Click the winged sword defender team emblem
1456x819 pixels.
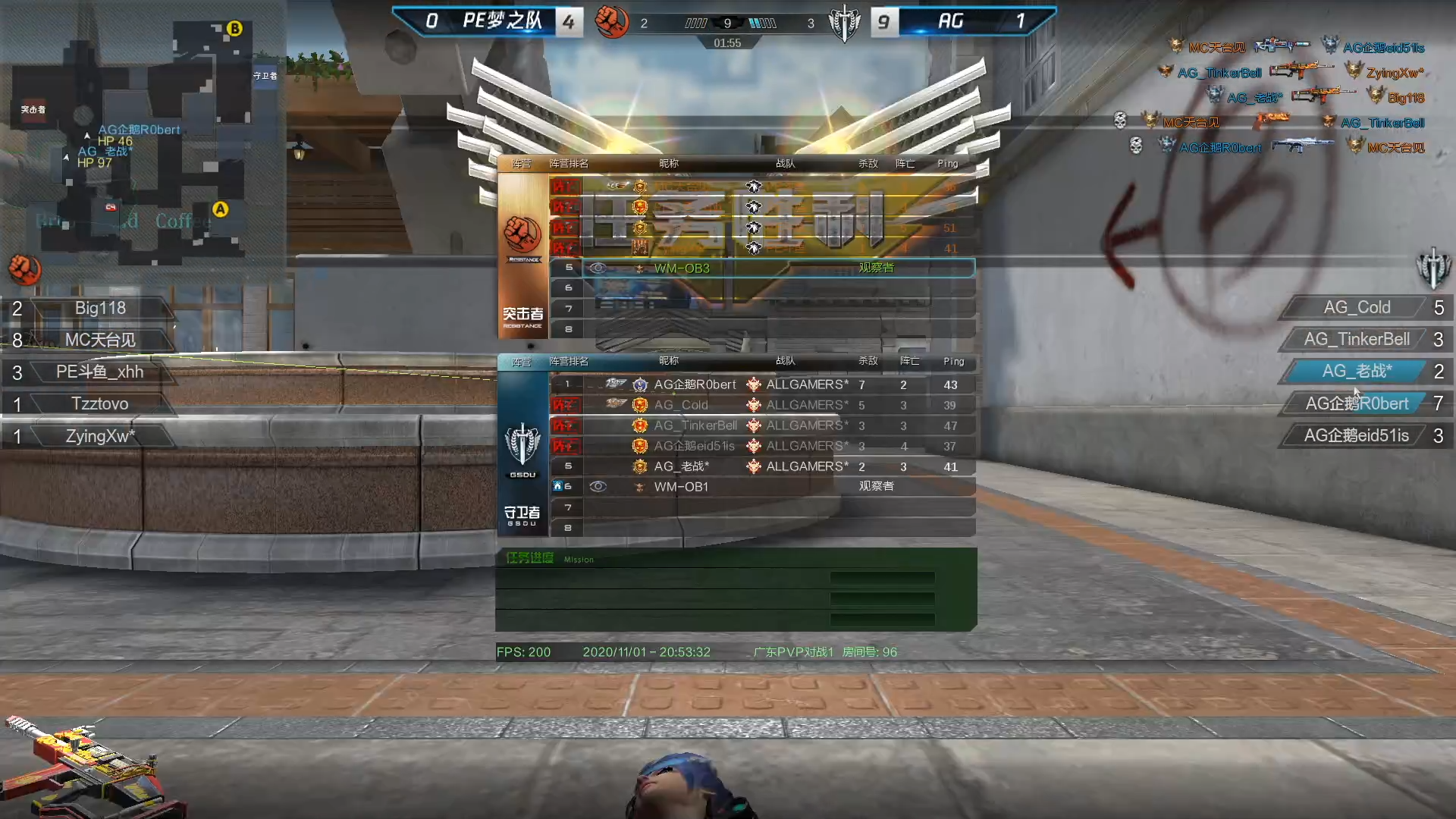[x=844, y=23]
